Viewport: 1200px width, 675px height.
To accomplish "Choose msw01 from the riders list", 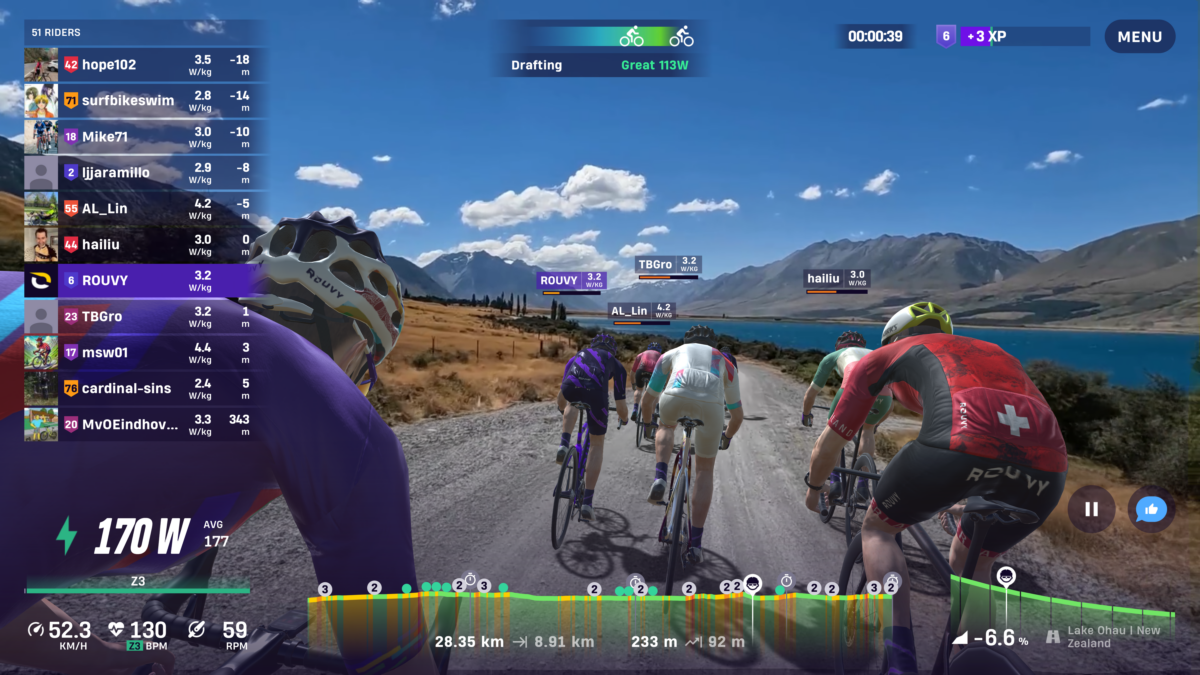I will click(x=145, y=353).
